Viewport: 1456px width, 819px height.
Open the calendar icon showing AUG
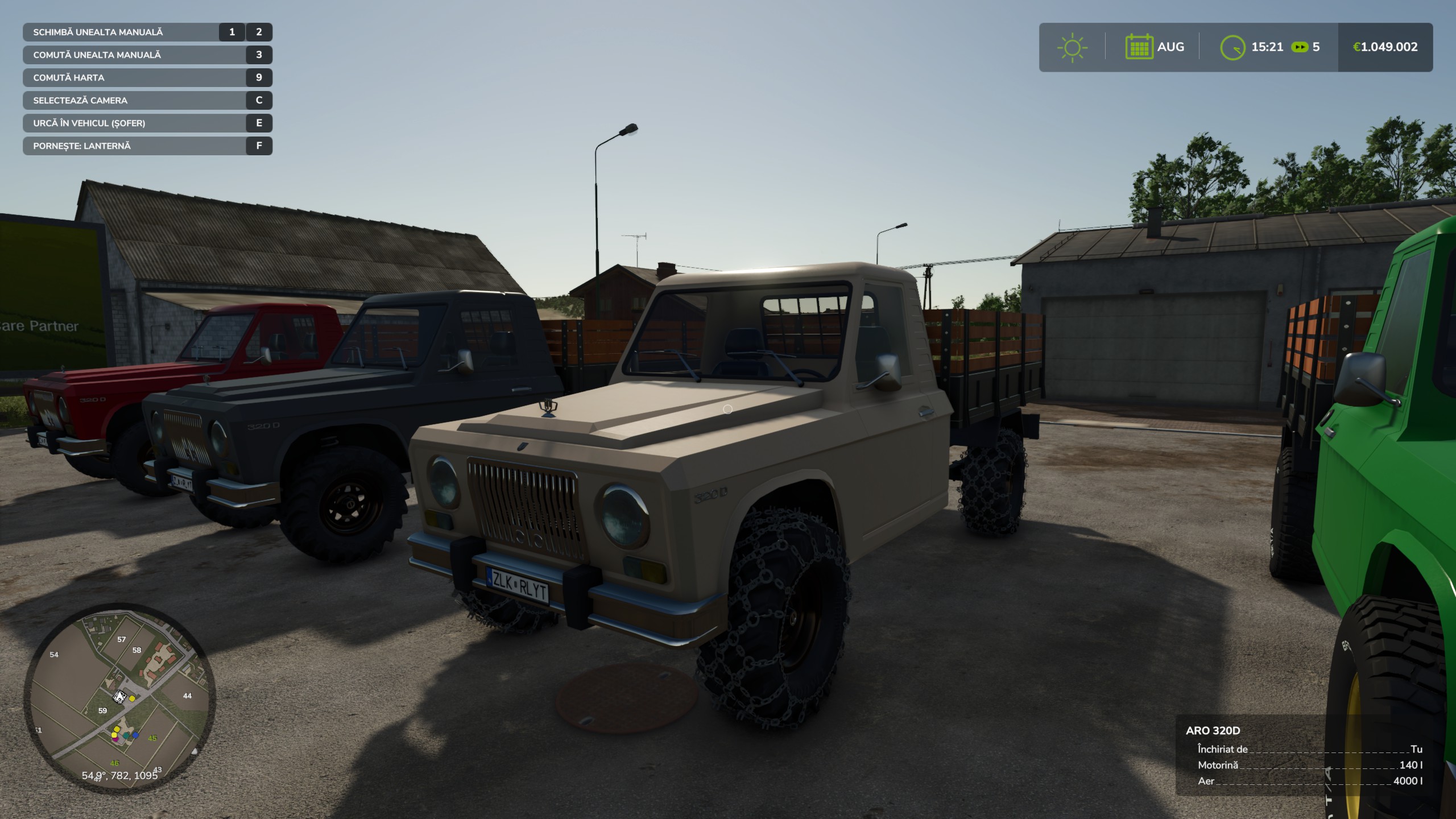pyautogui.click(x=1139, y=47)
